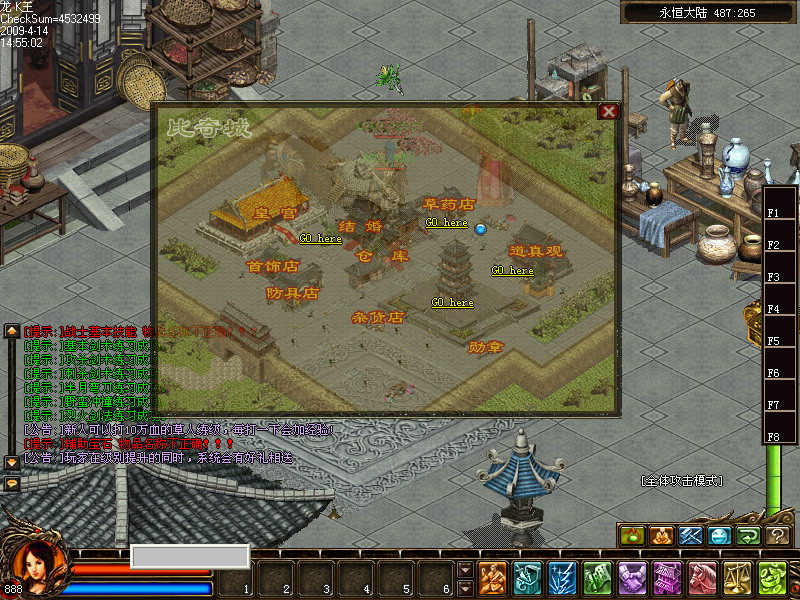This screenshot has height=600, width=800.
Task: Click the question mark help button
Action: (778, 535)
